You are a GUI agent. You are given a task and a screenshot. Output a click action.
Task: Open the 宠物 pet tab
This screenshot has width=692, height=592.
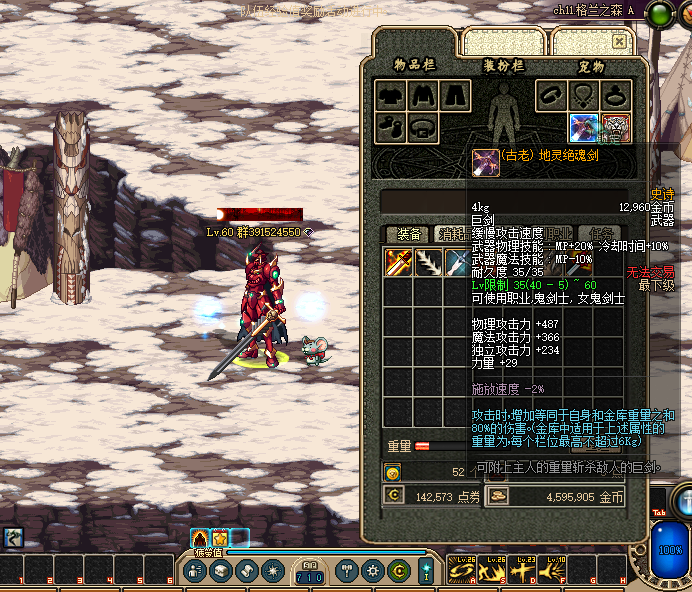tap(591, 66)
